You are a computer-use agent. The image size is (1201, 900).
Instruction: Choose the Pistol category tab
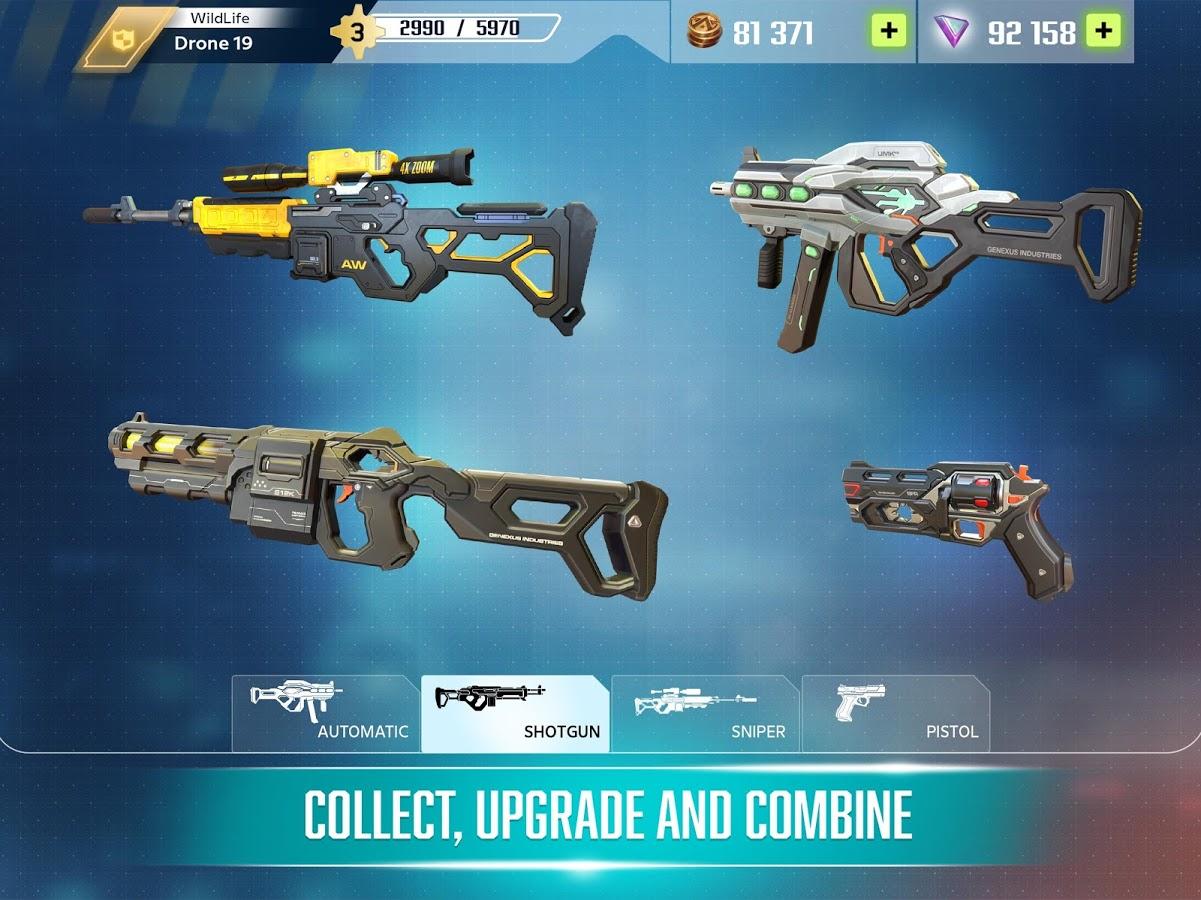(895, 714)
